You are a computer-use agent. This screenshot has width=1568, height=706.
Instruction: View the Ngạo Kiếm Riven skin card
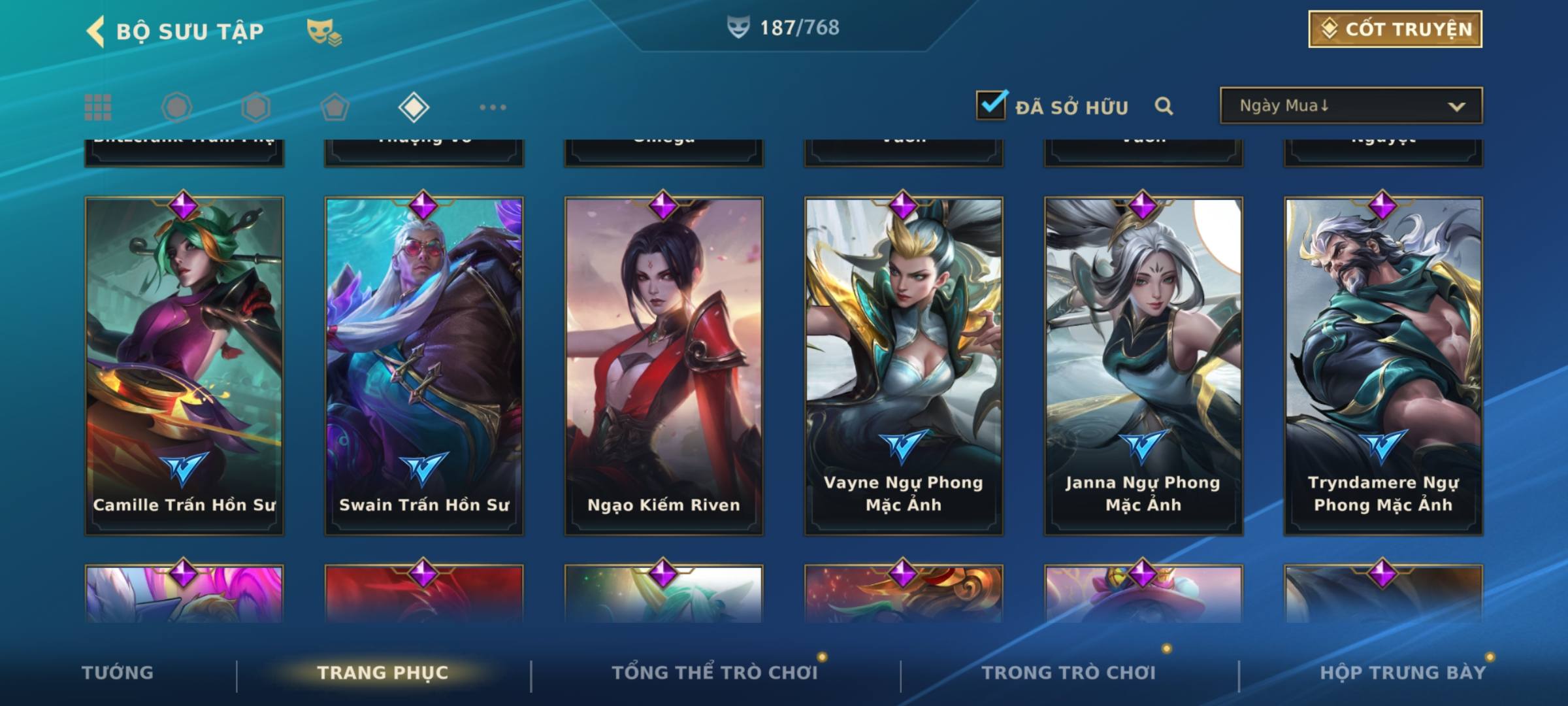coord(664,366)
